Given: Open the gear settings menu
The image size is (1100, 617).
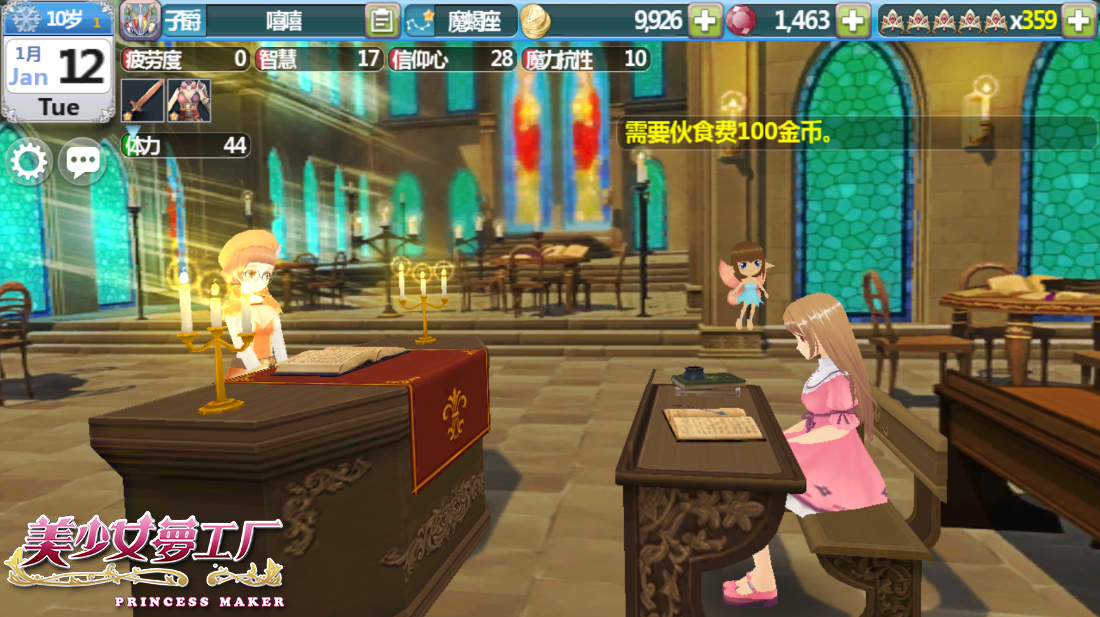Looking at the screenshot, I should pyautogui.click(x=29, y=162).
